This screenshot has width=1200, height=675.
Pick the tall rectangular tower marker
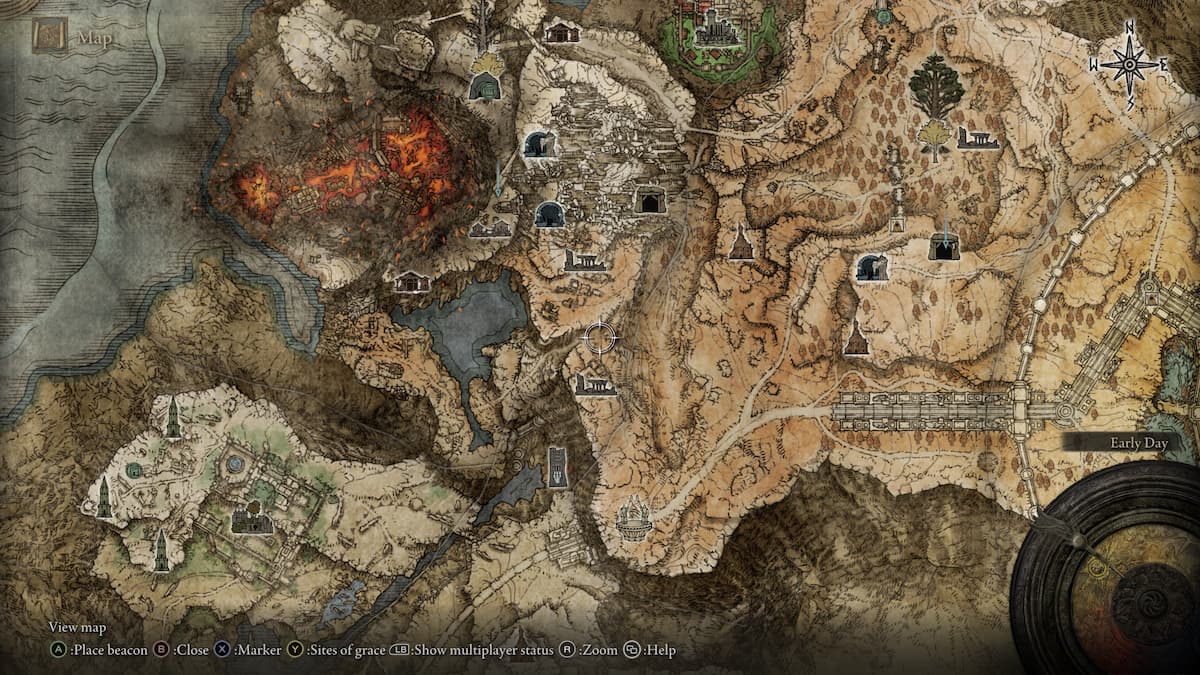[557, 466]
